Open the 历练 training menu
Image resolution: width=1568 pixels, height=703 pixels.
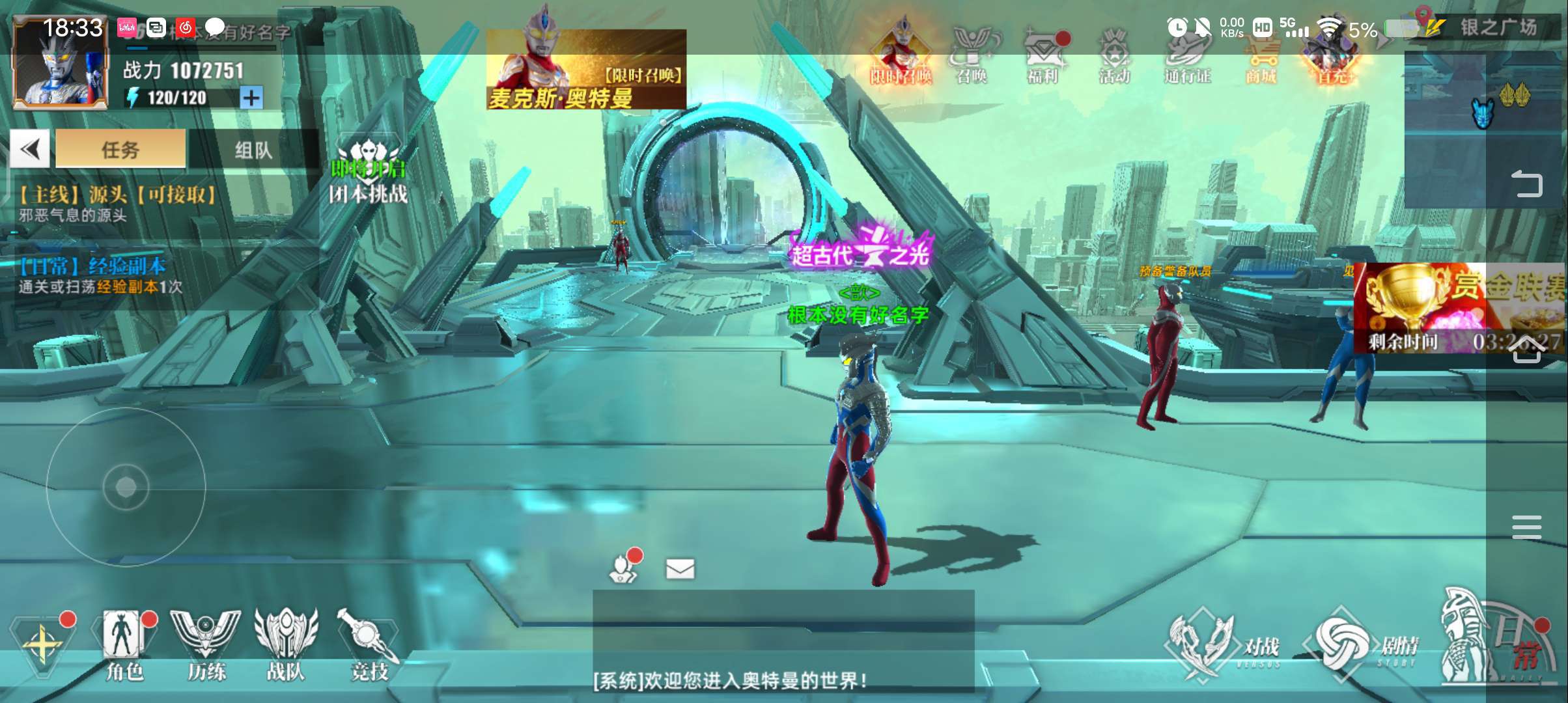click(x=206, y=644)
